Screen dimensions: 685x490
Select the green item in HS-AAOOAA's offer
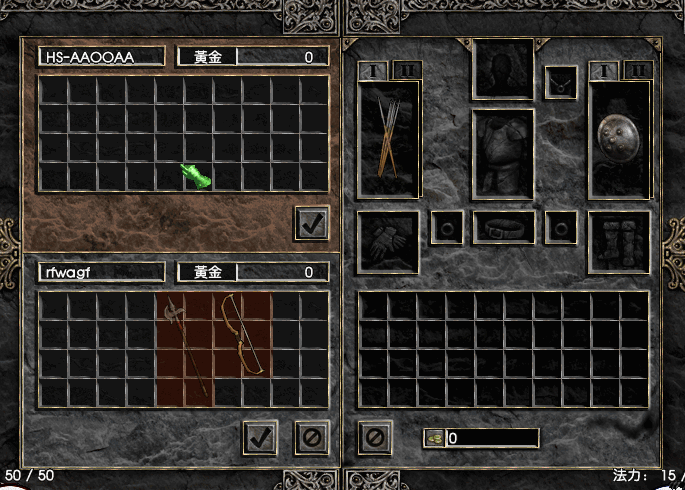click(196, 176)
